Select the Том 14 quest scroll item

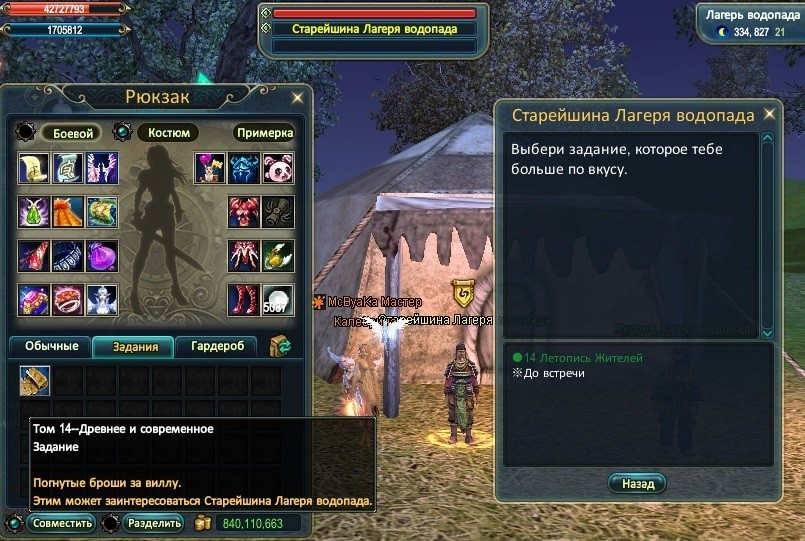35,381
